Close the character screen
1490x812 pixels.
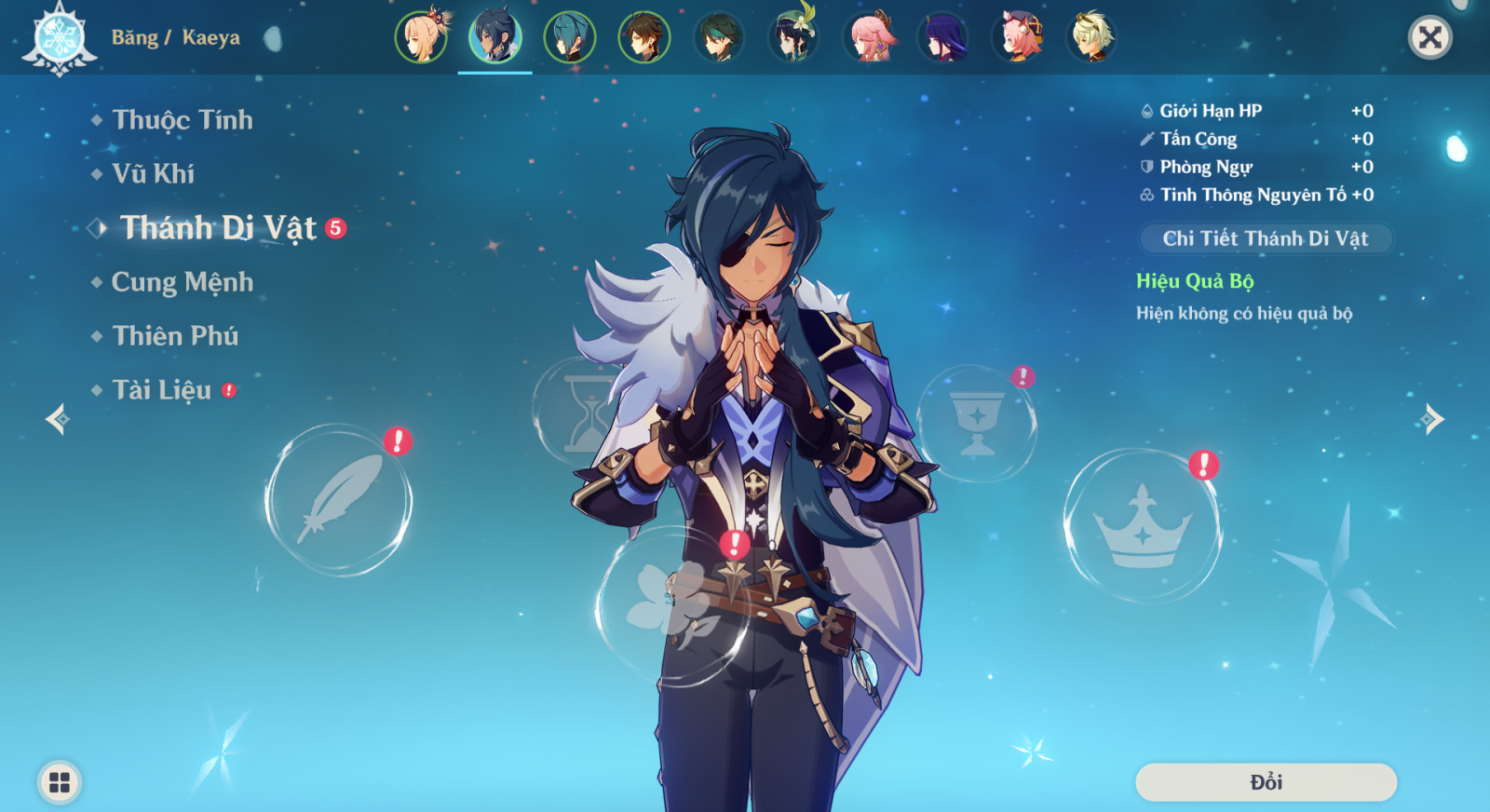1429,37
